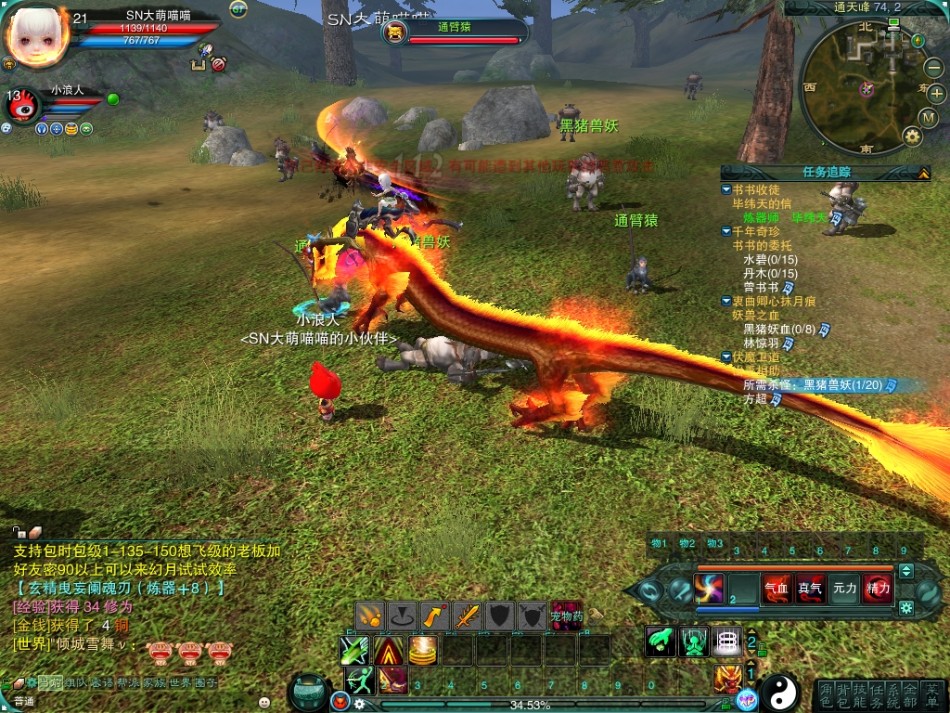The height and width of the screenshot is (713, 950).
Task: Select the 黑猪兽妖 (1/20) quest objective
Action: [x=819, y=385]
